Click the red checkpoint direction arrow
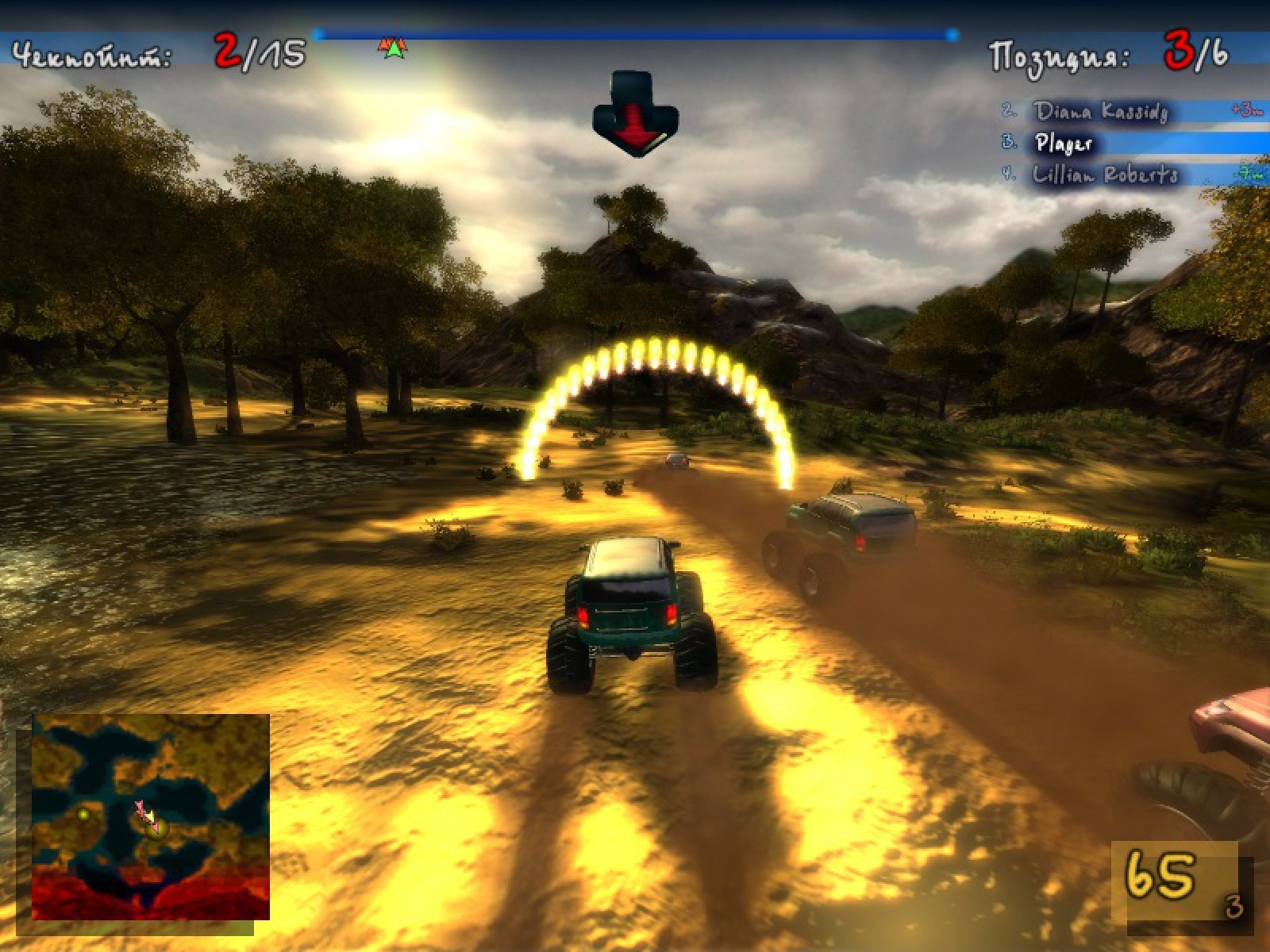1270x952 pixels. pos(635,115)
